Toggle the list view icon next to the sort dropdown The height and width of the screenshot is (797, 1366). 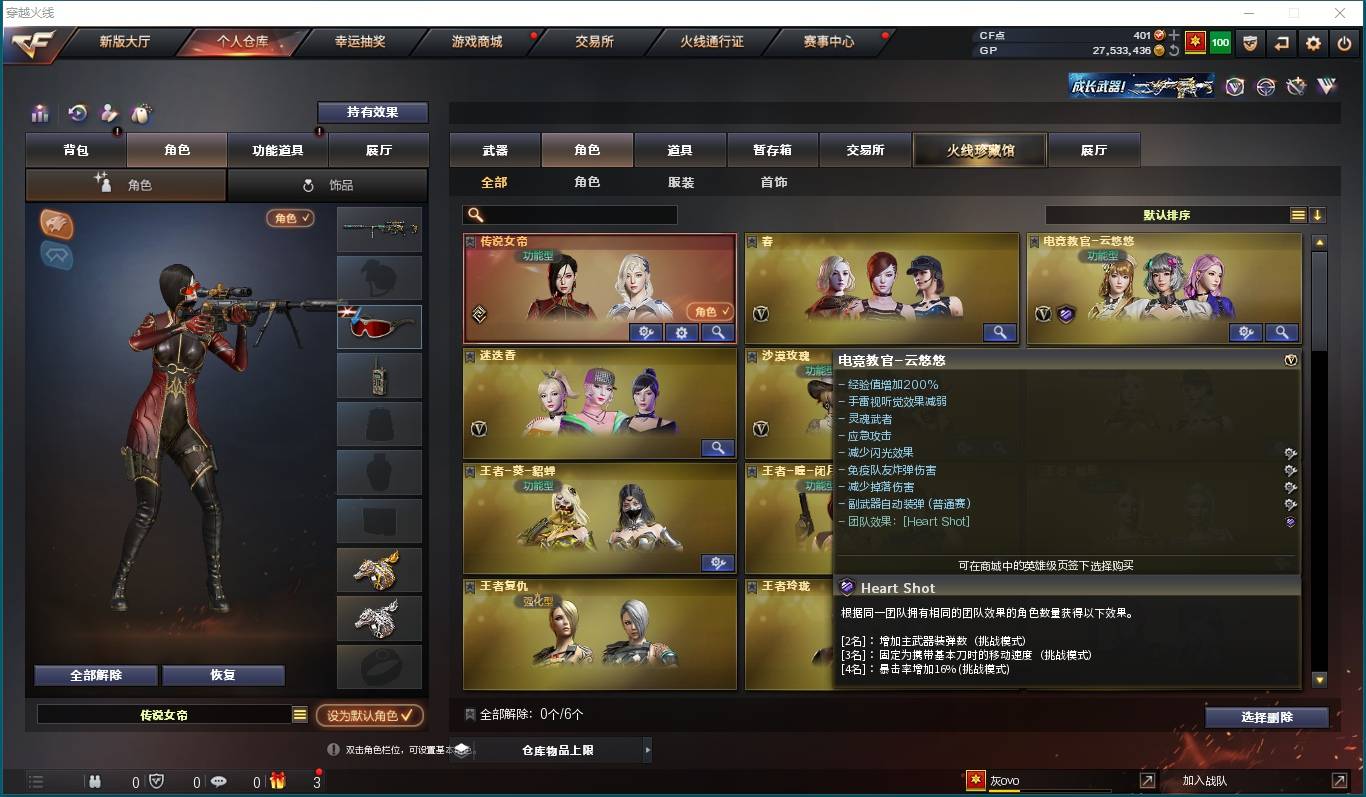[1297, 214]
